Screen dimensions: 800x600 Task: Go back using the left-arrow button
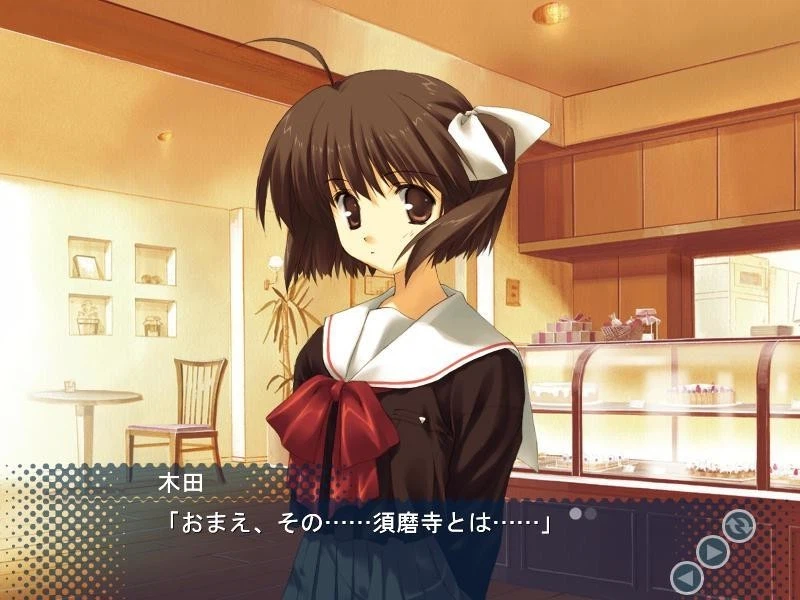pyautogui.click(x=686, y=576)
